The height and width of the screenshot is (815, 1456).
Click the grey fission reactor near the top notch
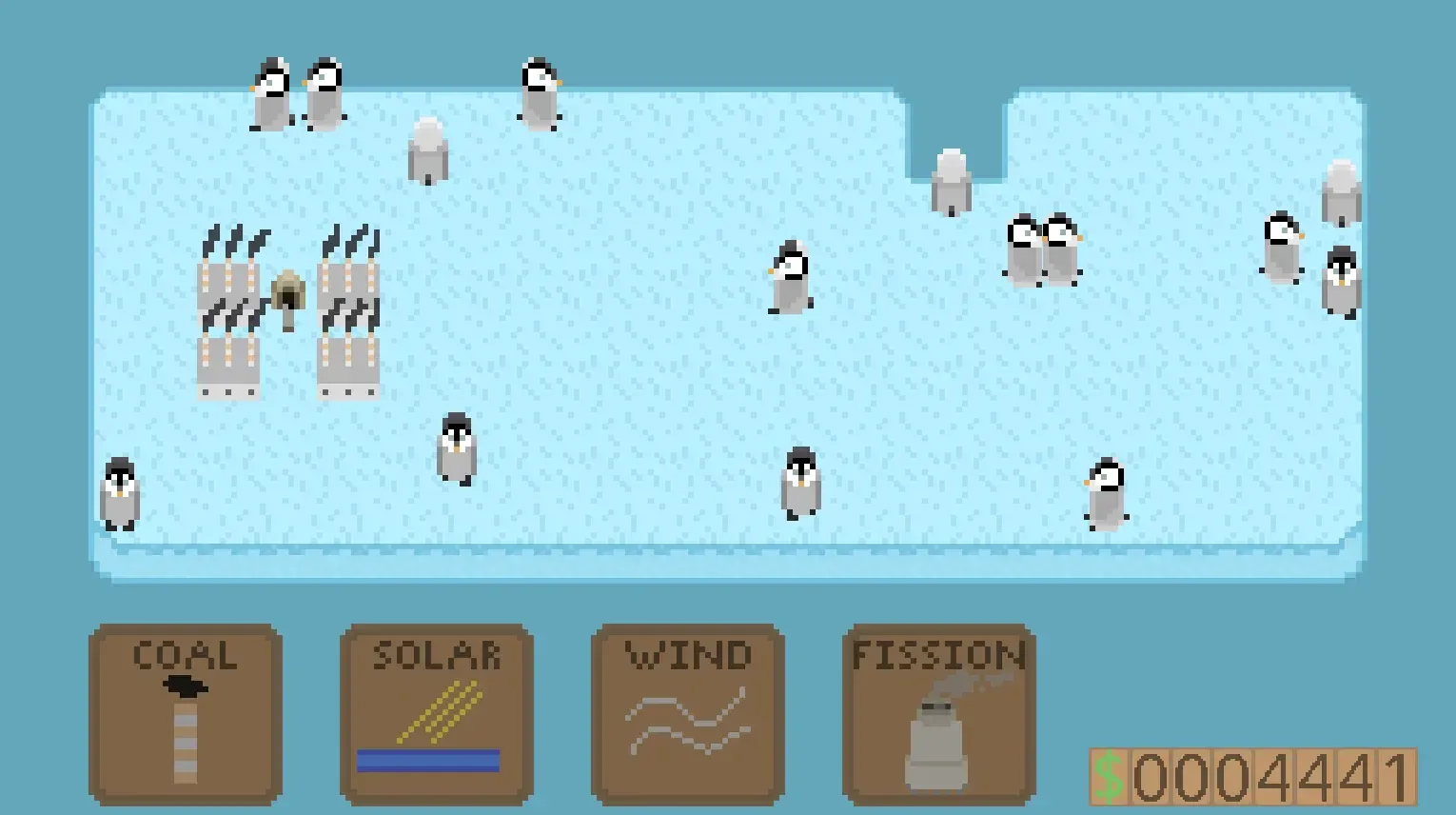952,181
